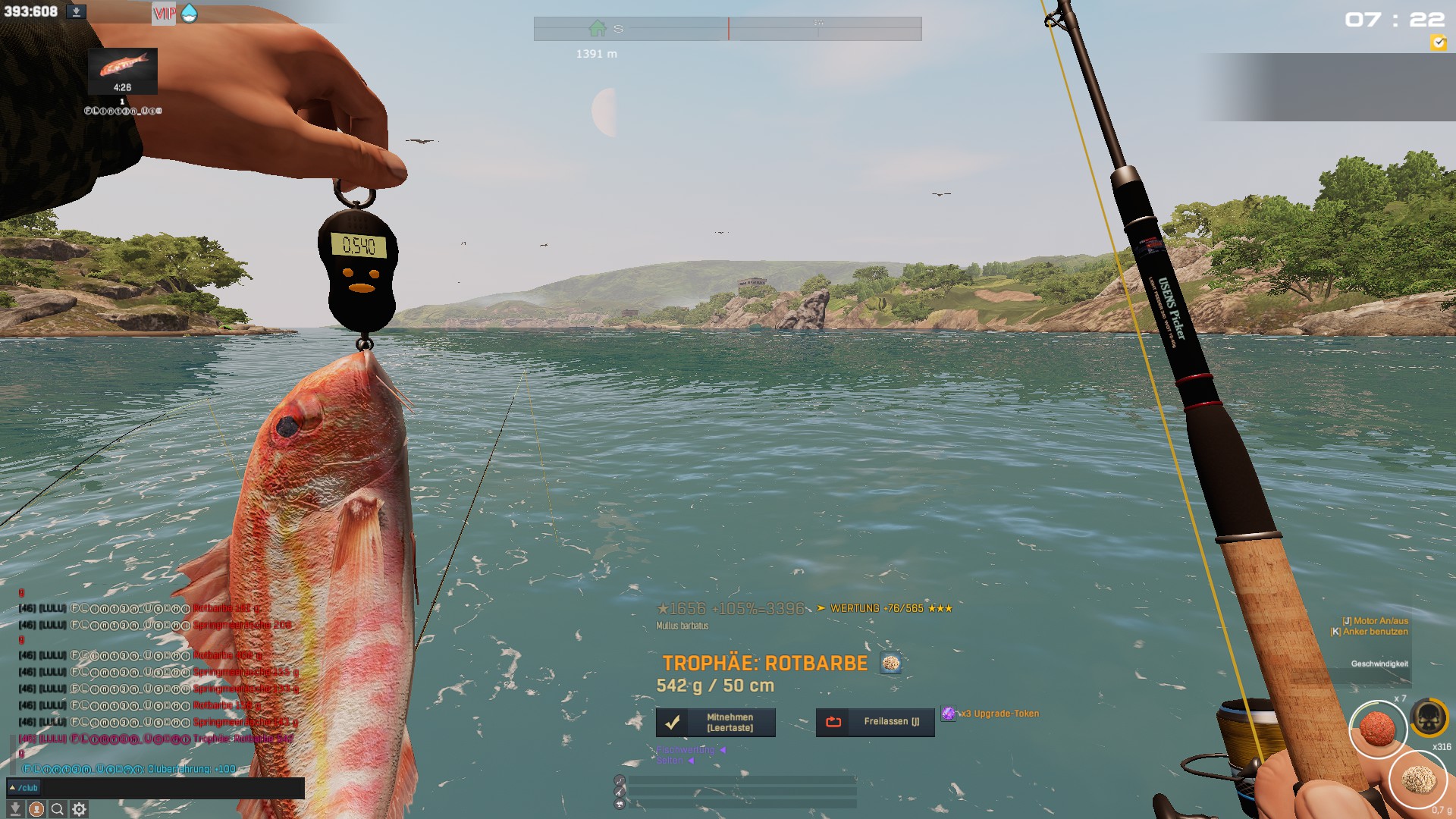Click the VIP badge icon

coord(164,13)
